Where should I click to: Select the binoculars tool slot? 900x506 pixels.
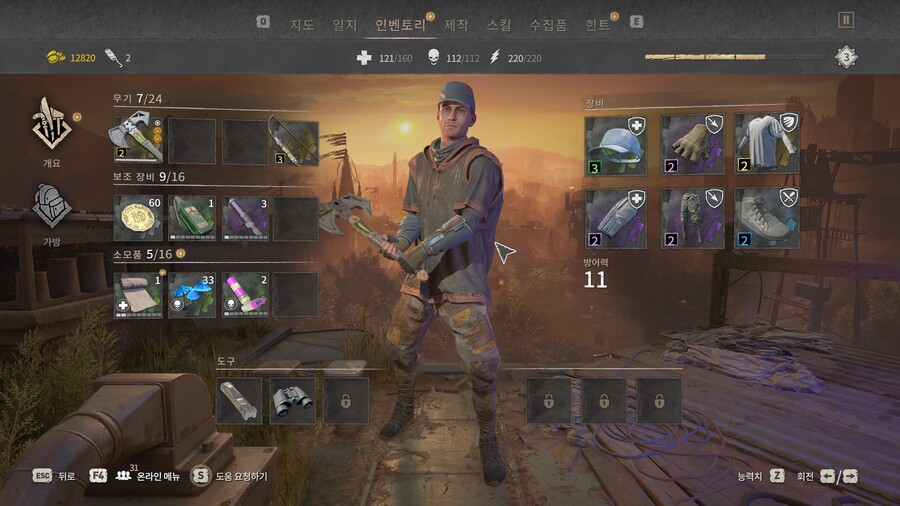coord(292,400)
